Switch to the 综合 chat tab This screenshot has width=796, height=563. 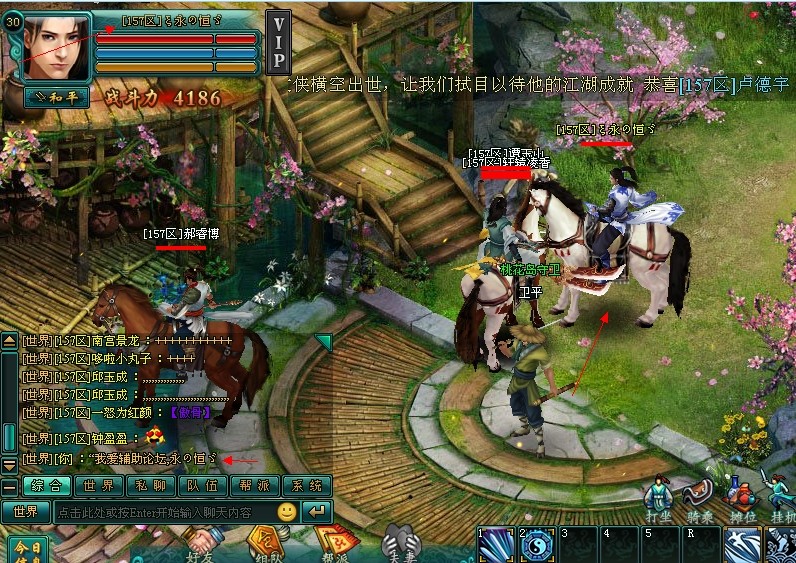coord(48,486)
